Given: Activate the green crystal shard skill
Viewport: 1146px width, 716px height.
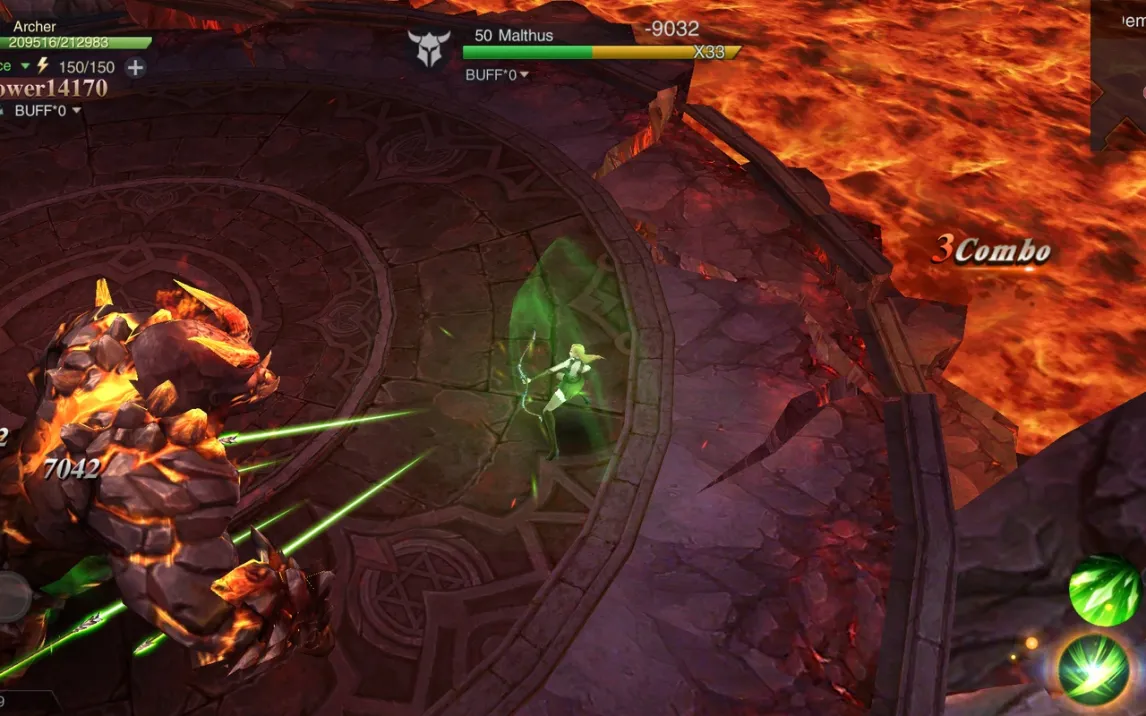Looking at the screenshot, I should [x=1103, y=591].
